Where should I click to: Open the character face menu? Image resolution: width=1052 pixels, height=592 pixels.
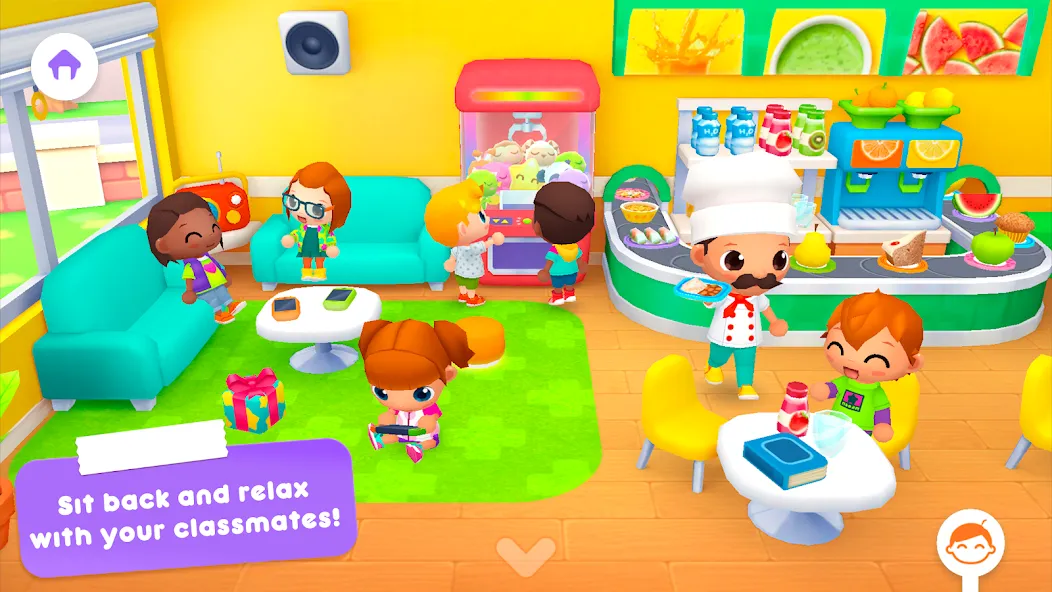pyautogui.click(x=970, y=547)
